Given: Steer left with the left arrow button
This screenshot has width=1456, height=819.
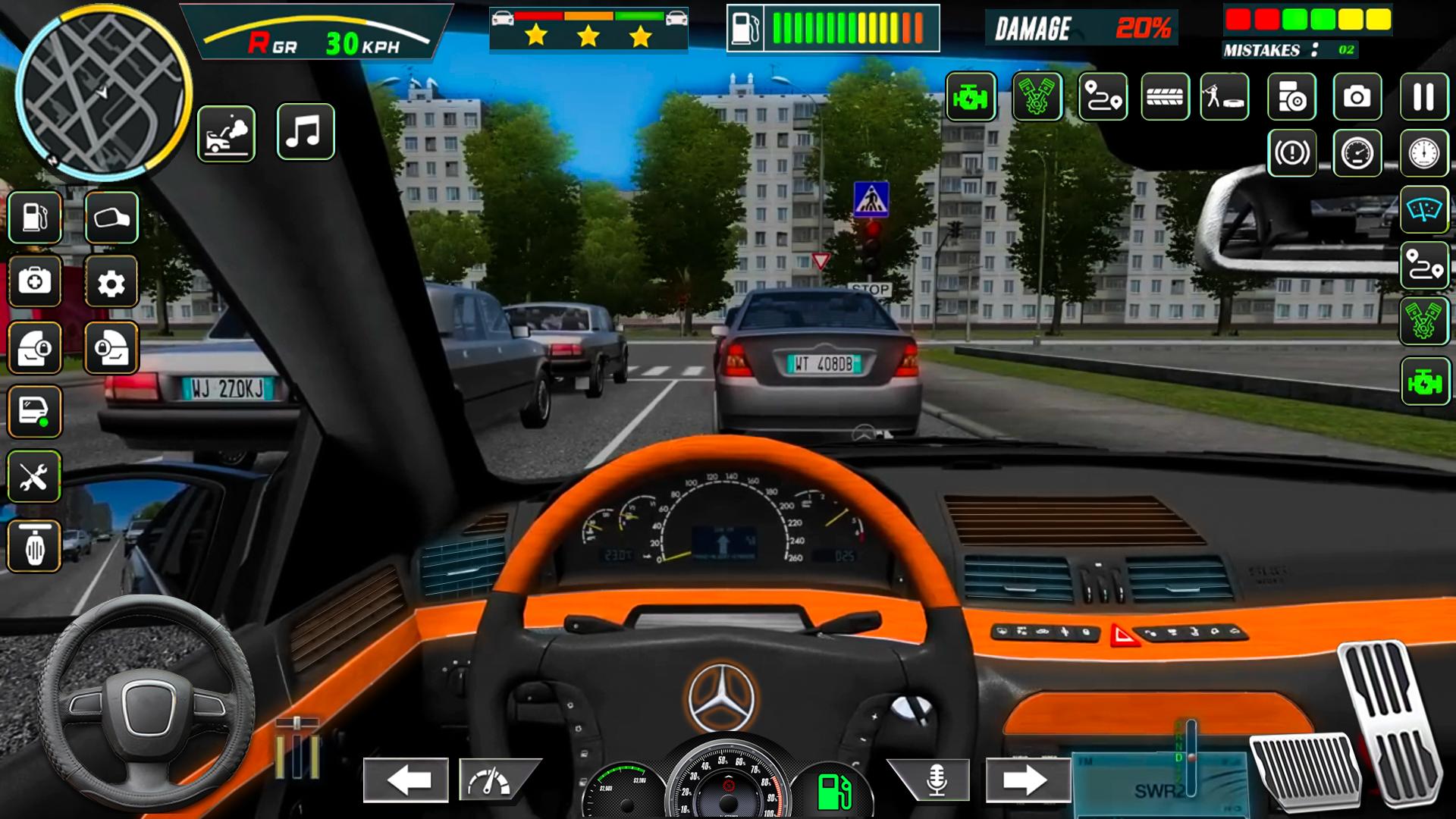Looking at the screenshot, I should click(406, 780).
